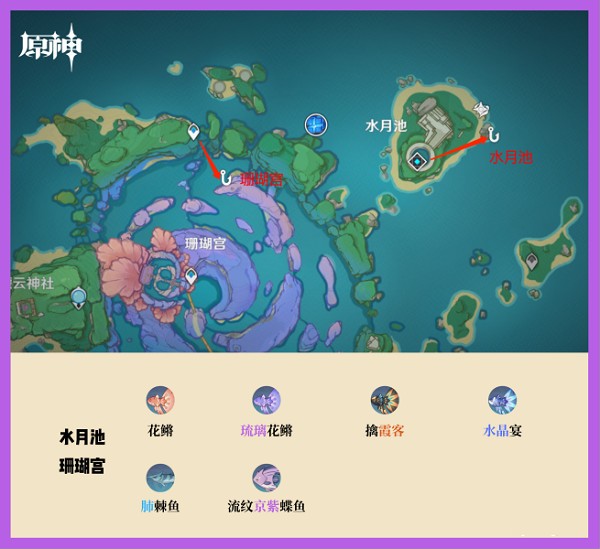Select the white star-shaped marker on 水月池 island
This screenshot has height=549, width=600.
[x=482, y=108]
